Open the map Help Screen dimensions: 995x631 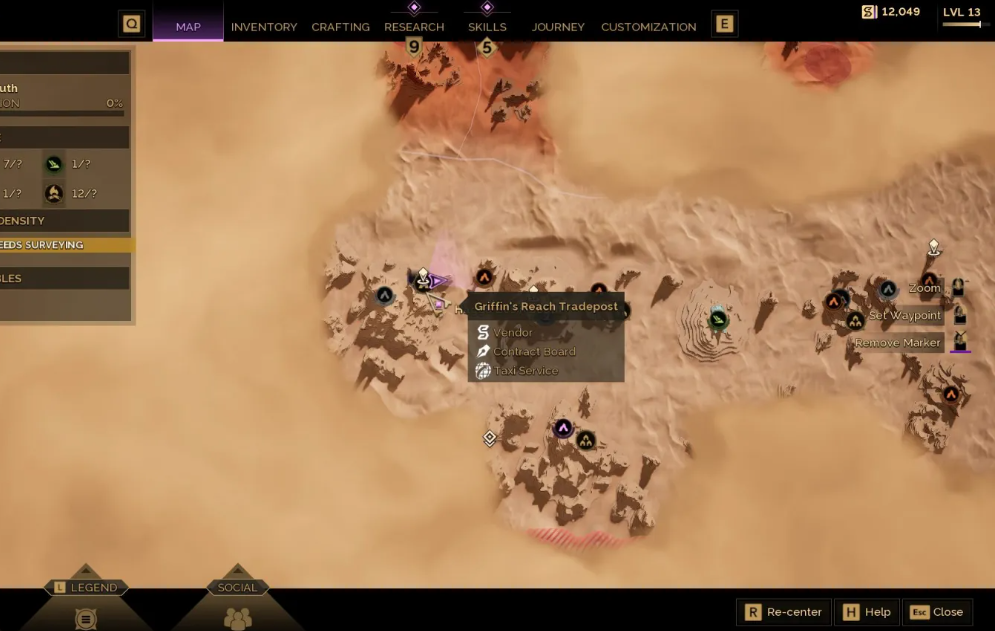point(866,612)
